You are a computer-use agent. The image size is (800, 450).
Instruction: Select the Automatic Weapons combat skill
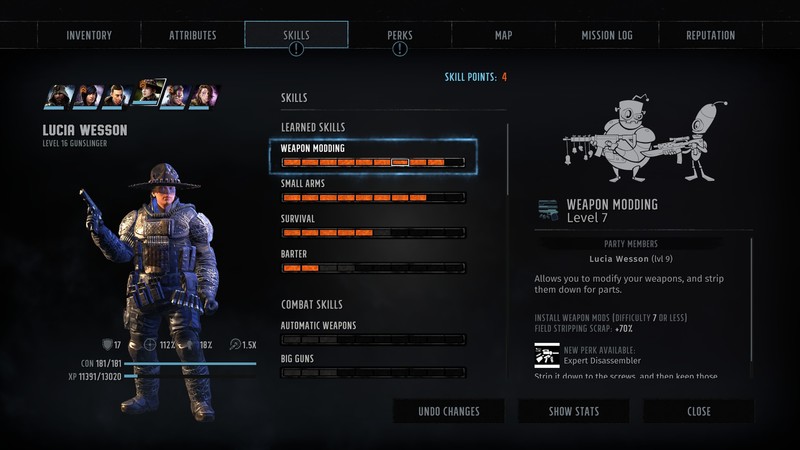(x=373, y=332)
